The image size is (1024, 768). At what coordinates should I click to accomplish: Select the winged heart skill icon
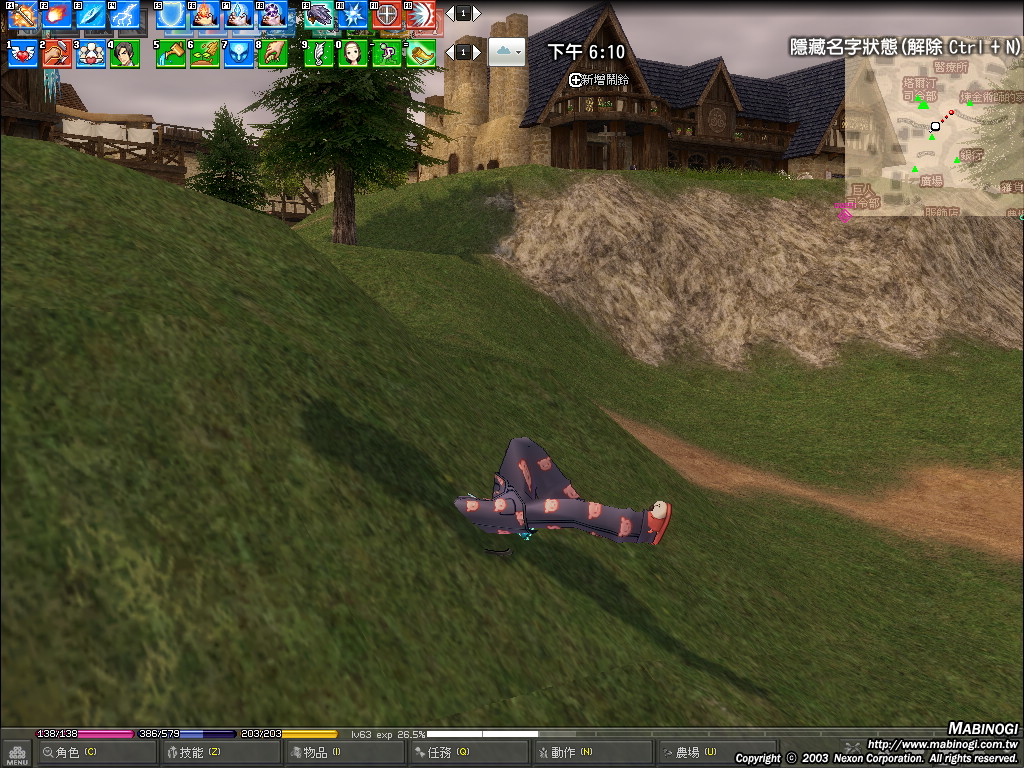click(23, 53)
